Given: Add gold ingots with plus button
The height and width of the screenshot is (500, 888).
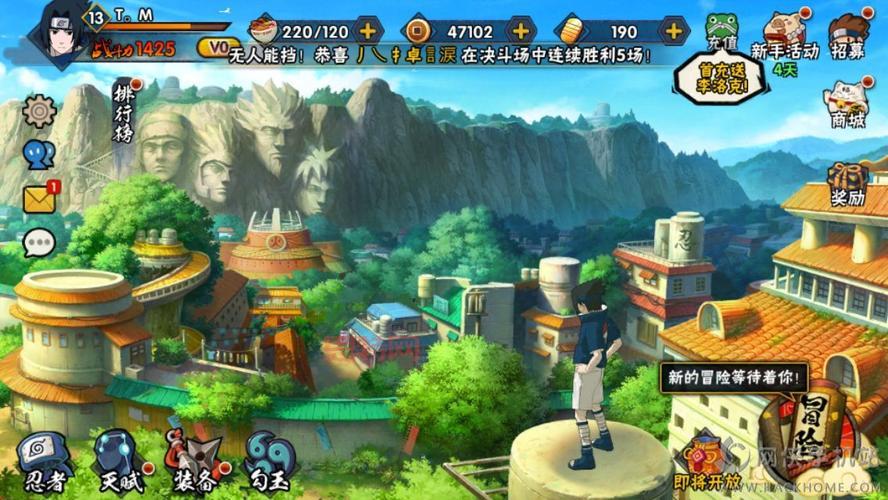Looking at the screenshot, I should point(675,30).
